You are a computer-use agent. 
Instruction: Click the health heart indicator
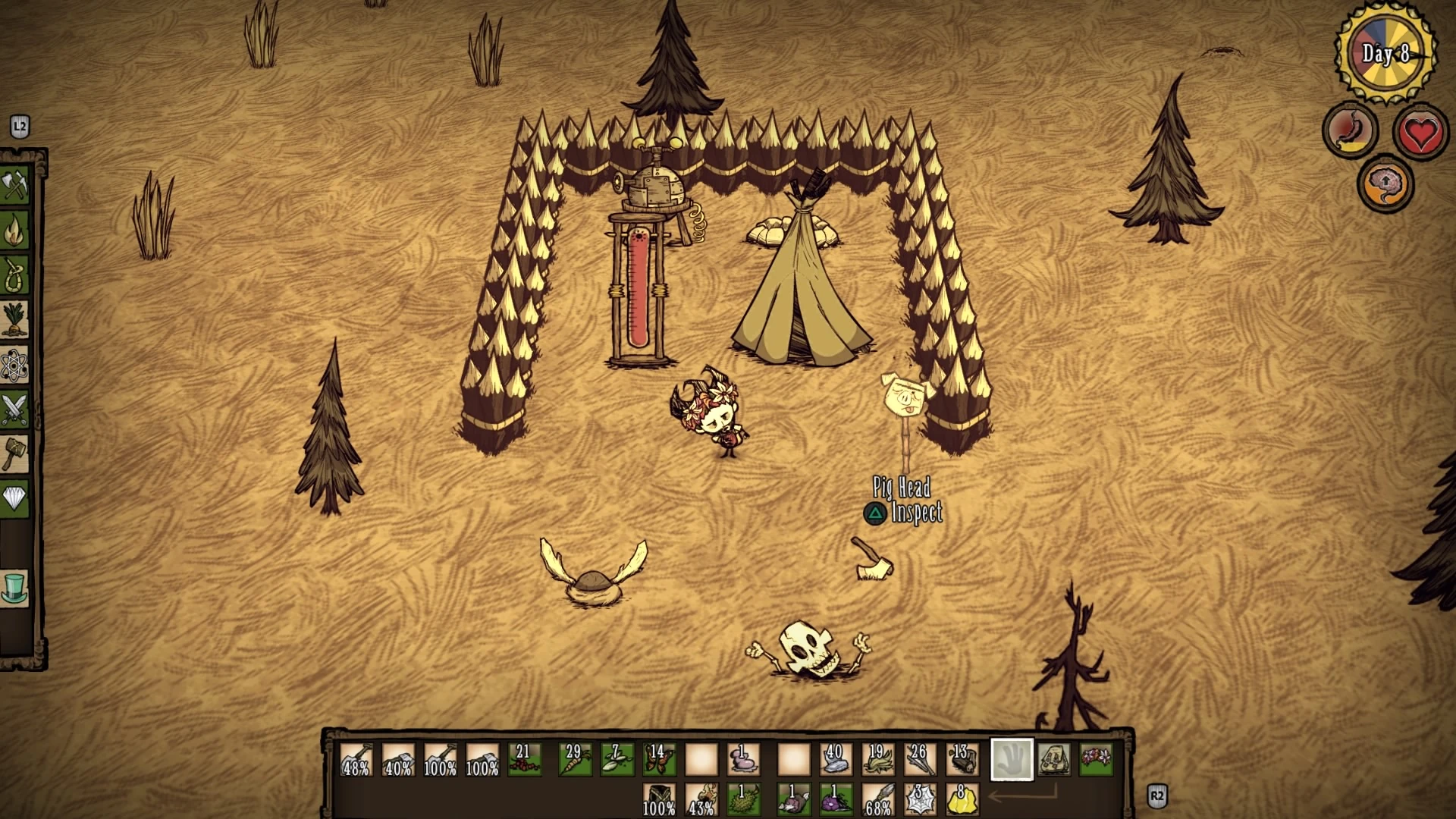[x=1420, y=130]
